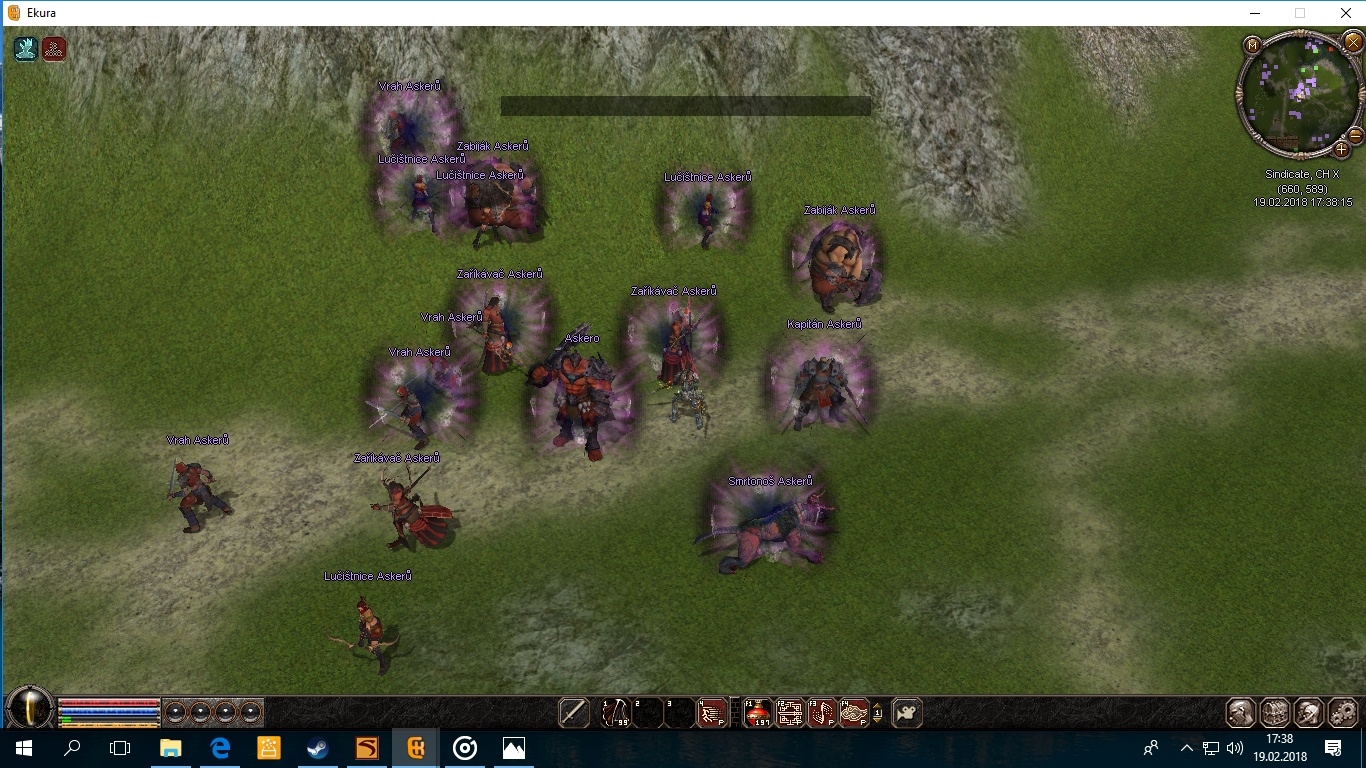Use the red potion in slot F1
This screenshot has width=1366, height=768.
coord(758,713)
